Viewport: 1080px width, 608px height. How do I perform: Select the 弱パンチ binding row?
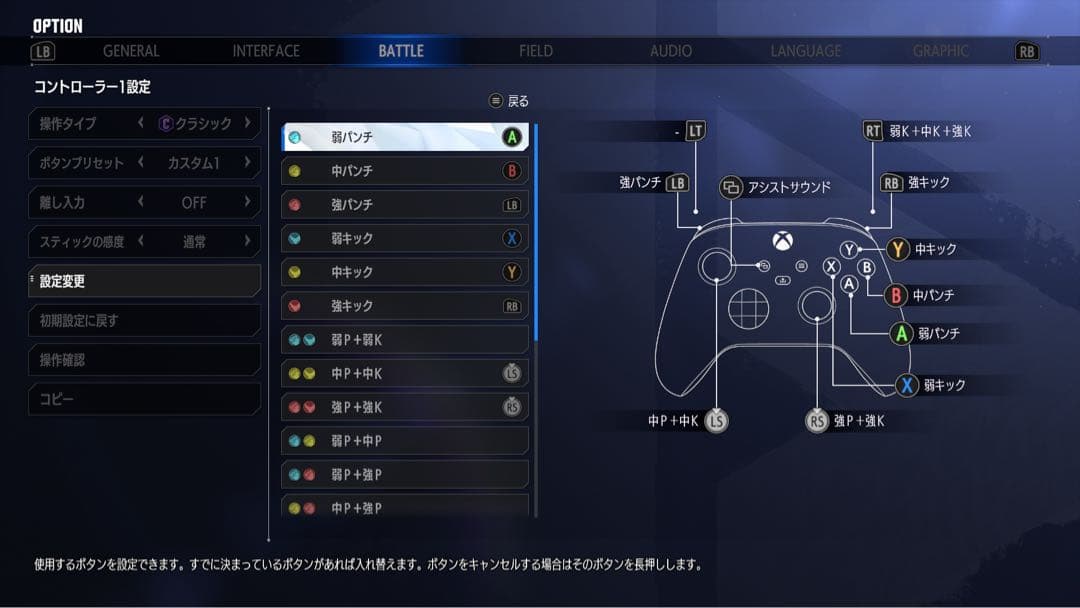pyautogui.click(x=404, y=138)
